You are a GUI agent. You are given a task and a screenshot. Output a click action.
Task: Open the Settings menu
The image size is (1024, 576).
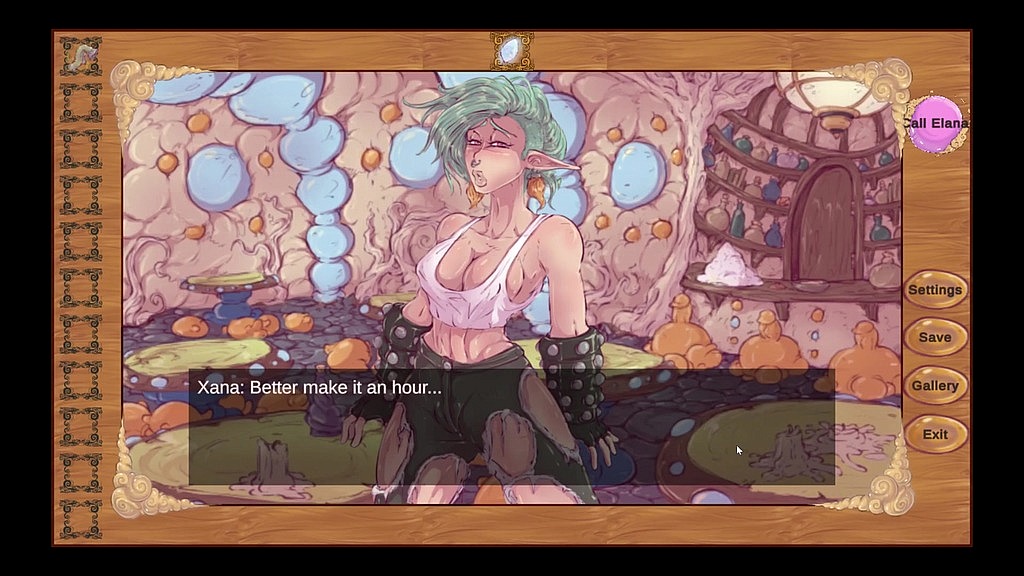(x=935, y=290)
